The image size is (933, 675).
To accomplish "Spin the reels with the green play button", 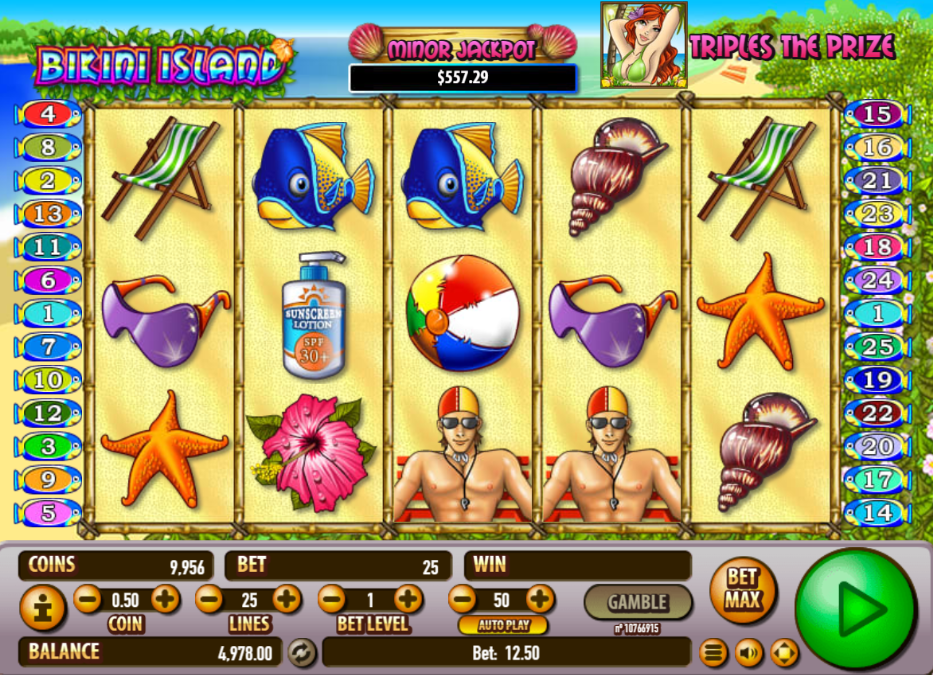I will pos(855,608).
